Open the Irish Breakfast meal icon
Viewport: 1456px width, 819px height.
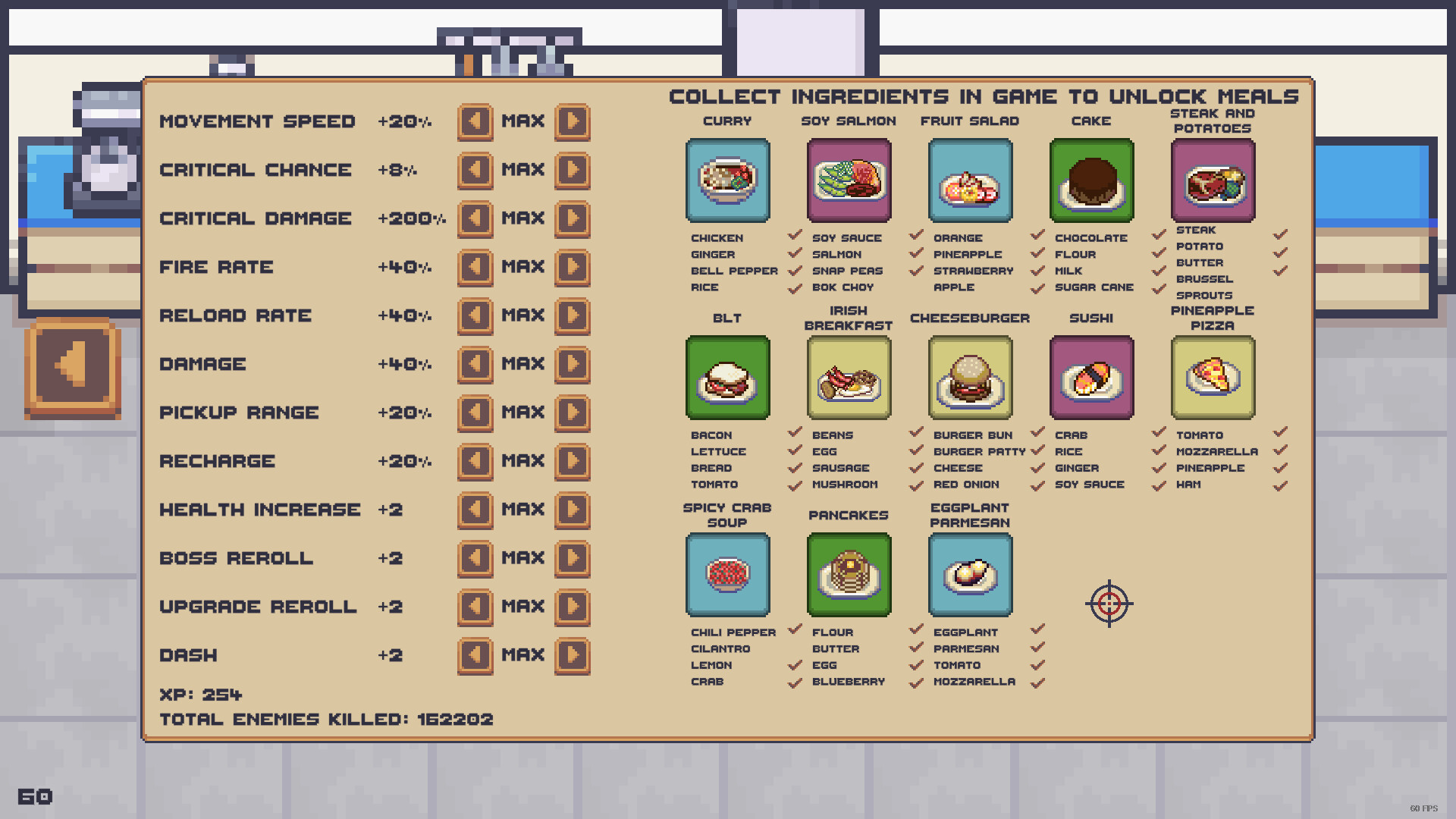(x=849, y=377)
